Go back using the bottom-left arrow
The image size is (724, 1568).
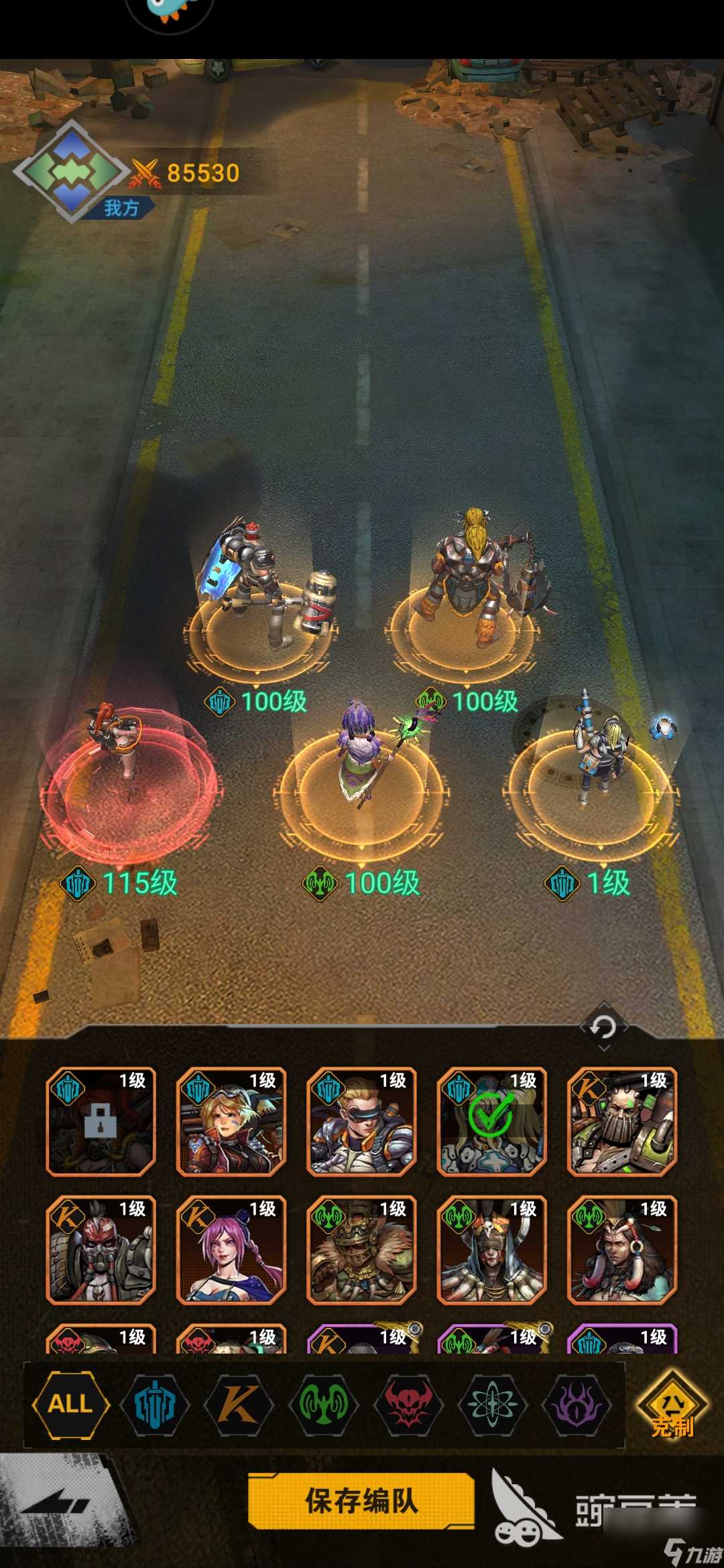(57, 1504)
